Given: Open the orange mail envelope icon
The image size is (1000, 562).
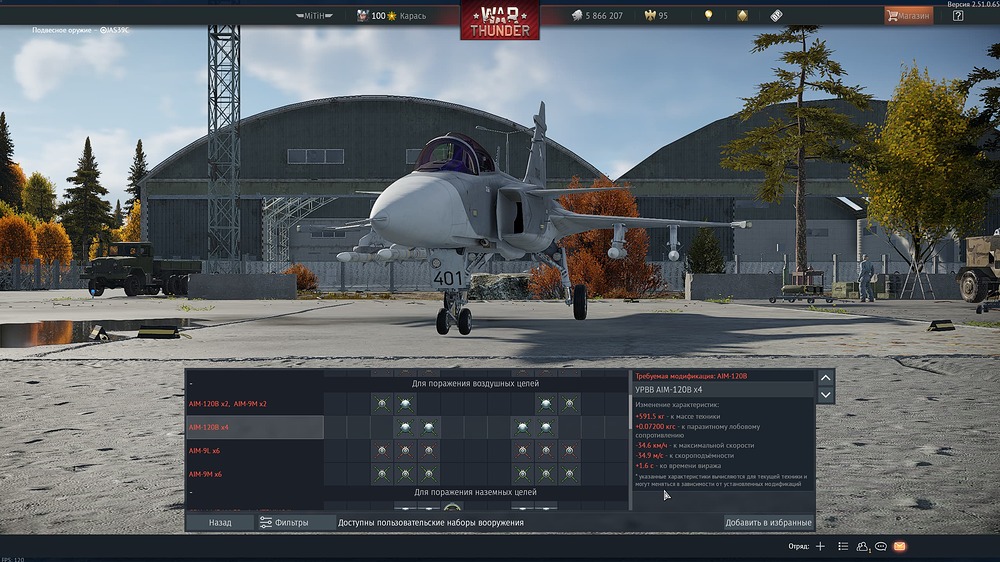Looking at the screenshot, I should coord(900,546).
